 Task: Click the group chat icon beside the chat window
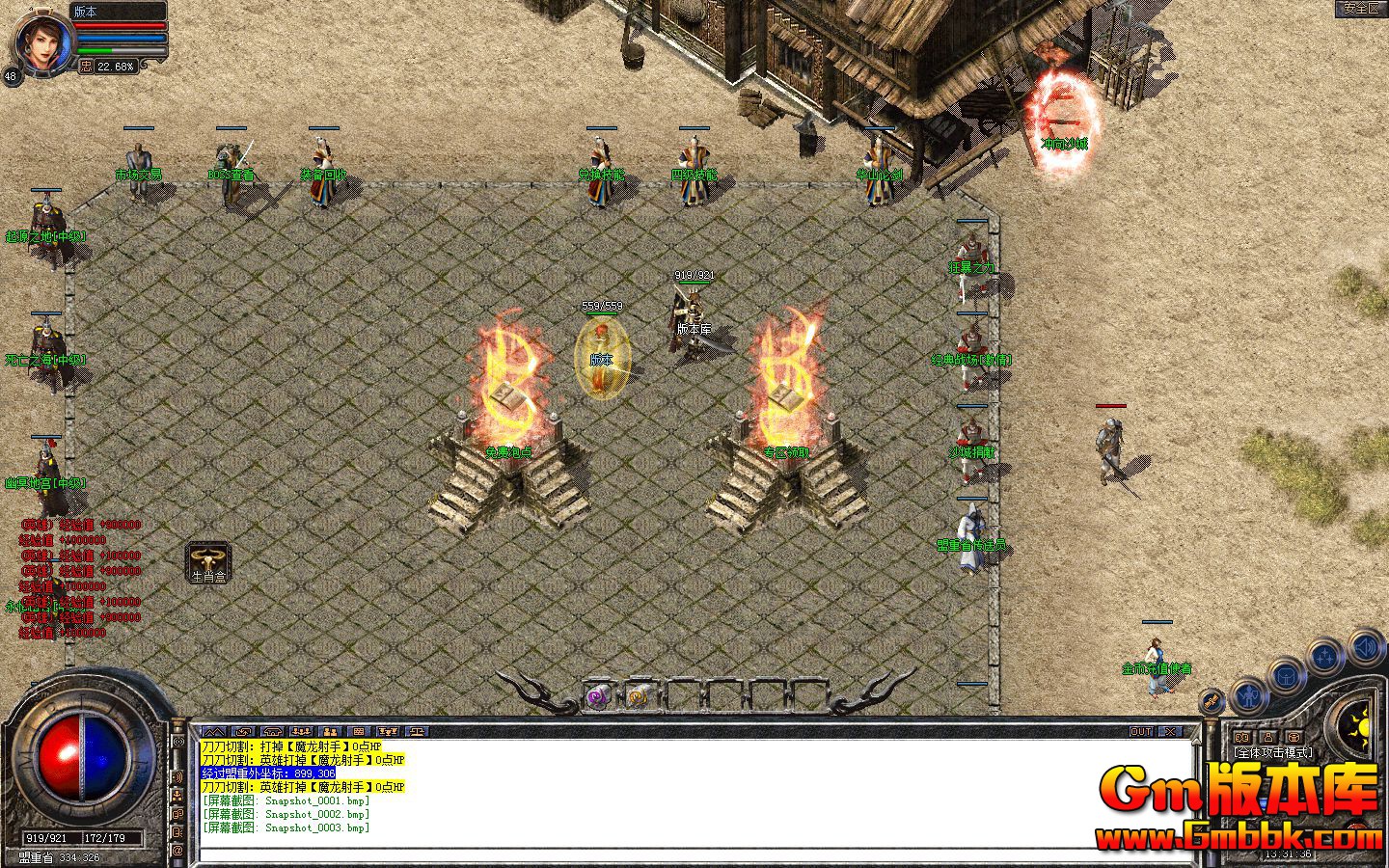click(177, 795)
